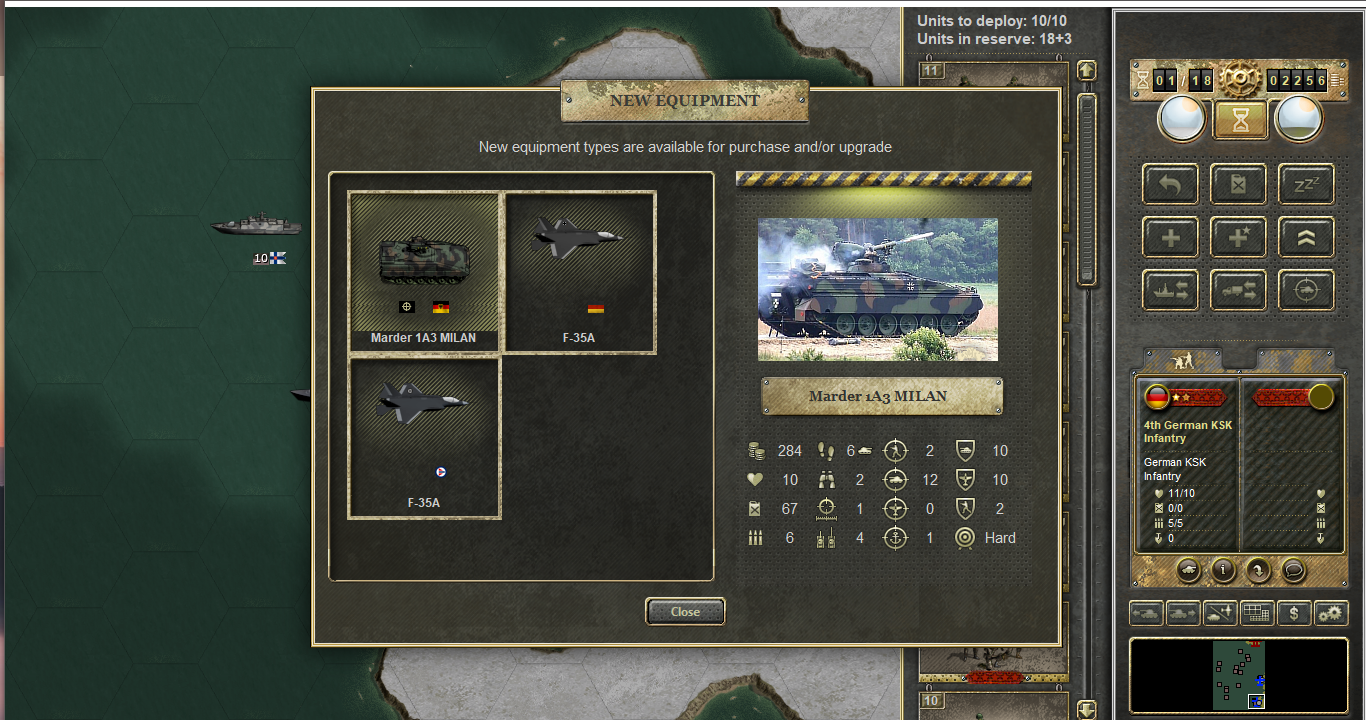Use the plus-star elite reinforcements button
1366x720 pixels.
click(x=1239, y=237)
